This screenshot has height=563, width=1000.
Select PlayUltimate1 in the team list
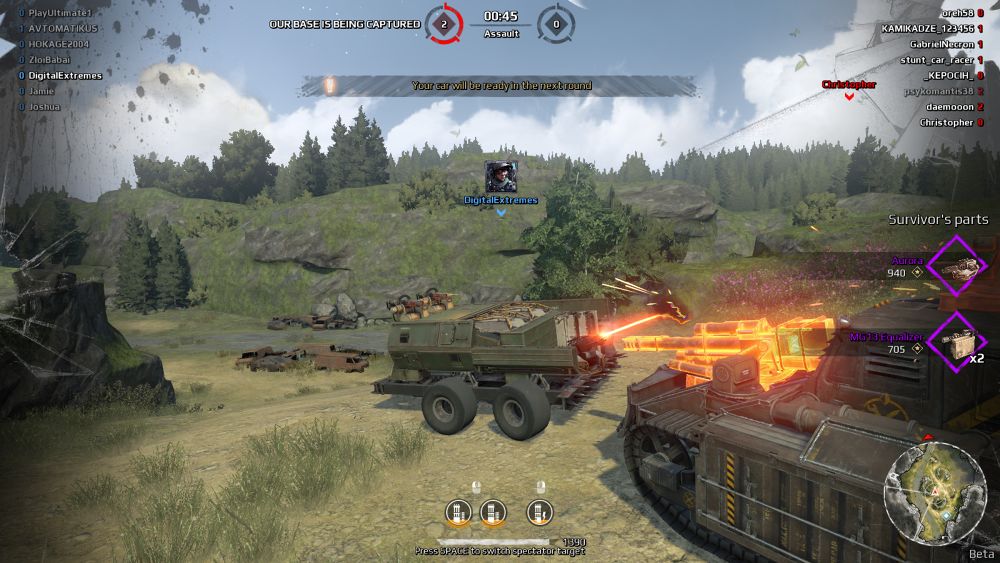pos(60,12)
